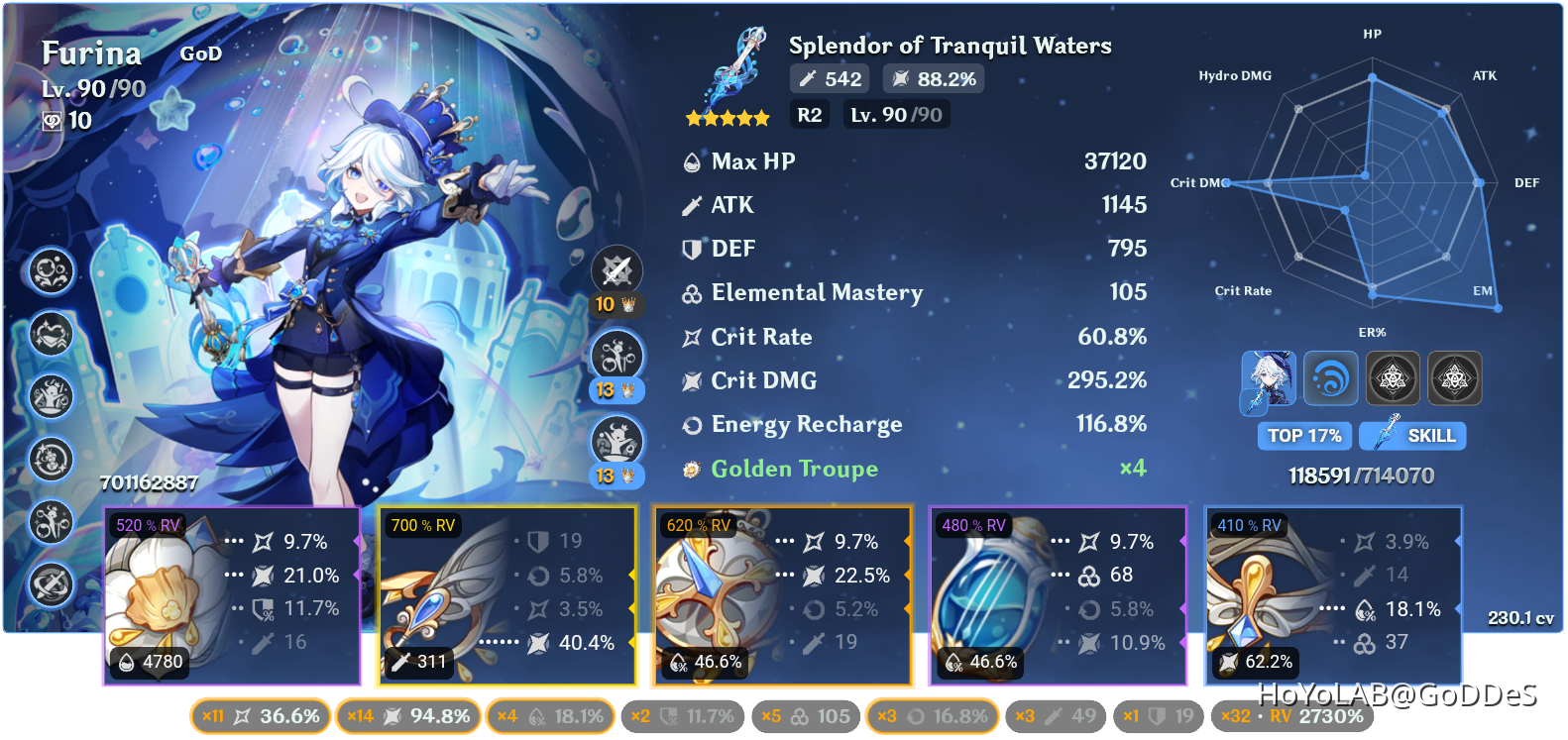
Task: Click the SKILL leaderboard button
Action: (x=1411, y=436)
